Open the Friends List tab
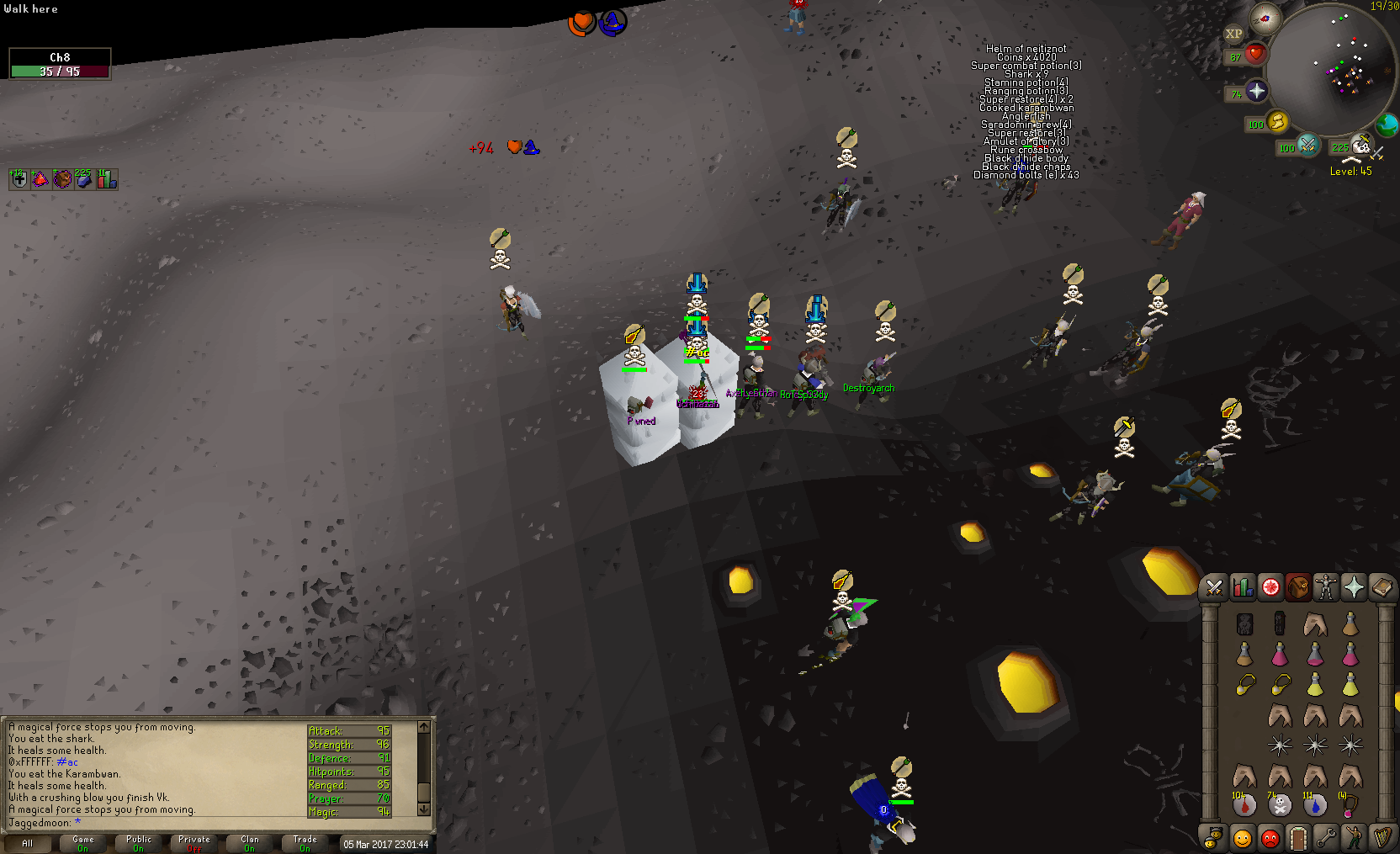 tap(1242, 838)
